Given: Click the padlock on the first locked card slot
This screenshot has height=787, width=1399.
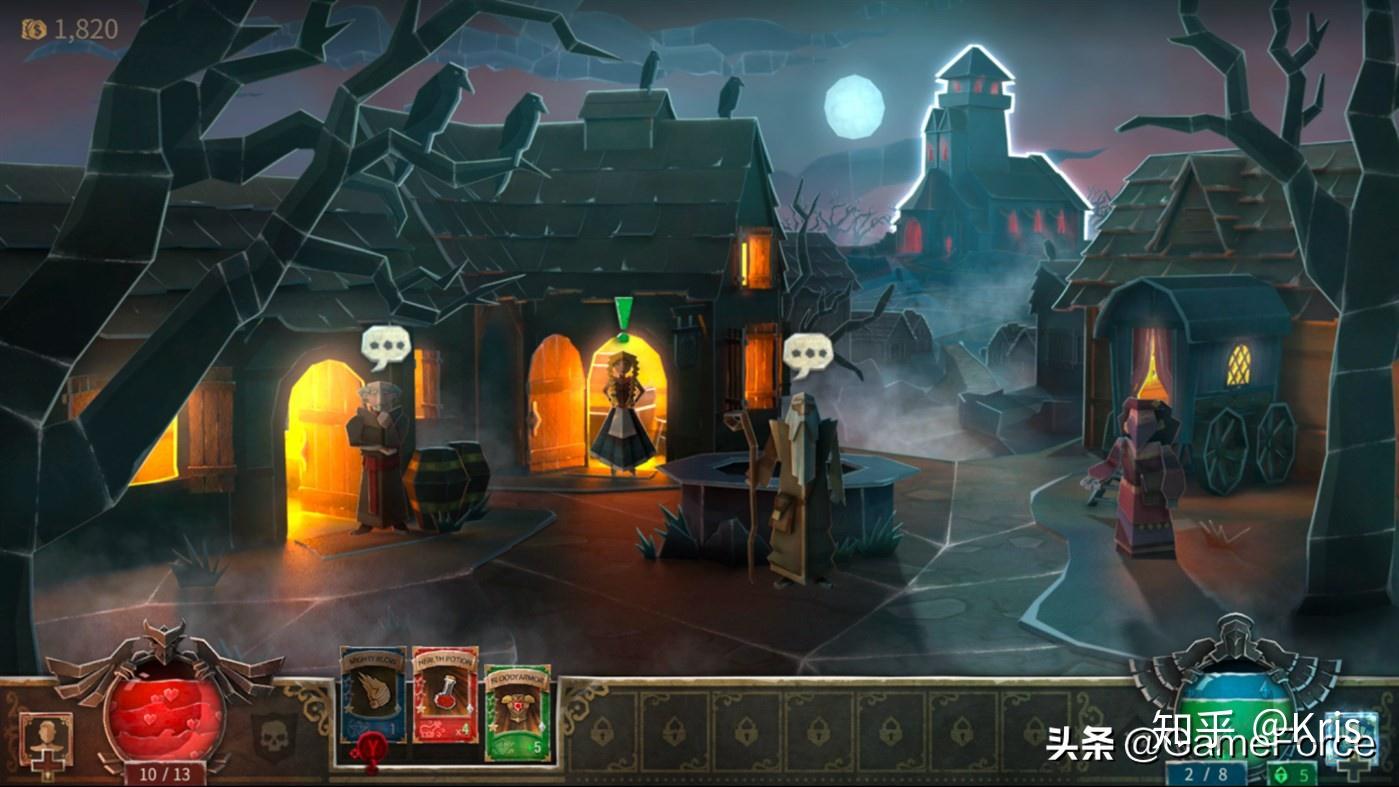Looking at the screenshot, I should pyautogui.click(x=605, y=732).
